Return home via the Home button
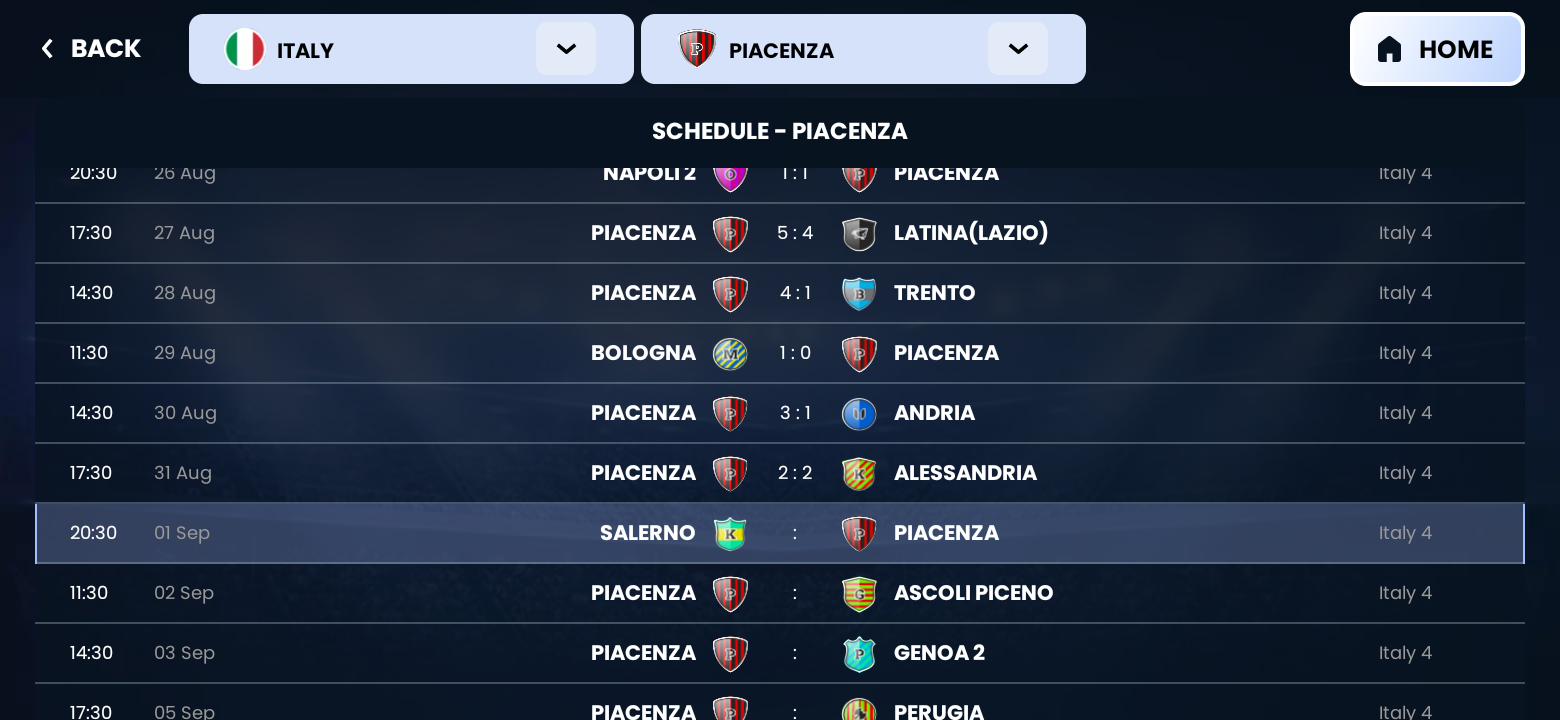 [x=1437, y=48]
